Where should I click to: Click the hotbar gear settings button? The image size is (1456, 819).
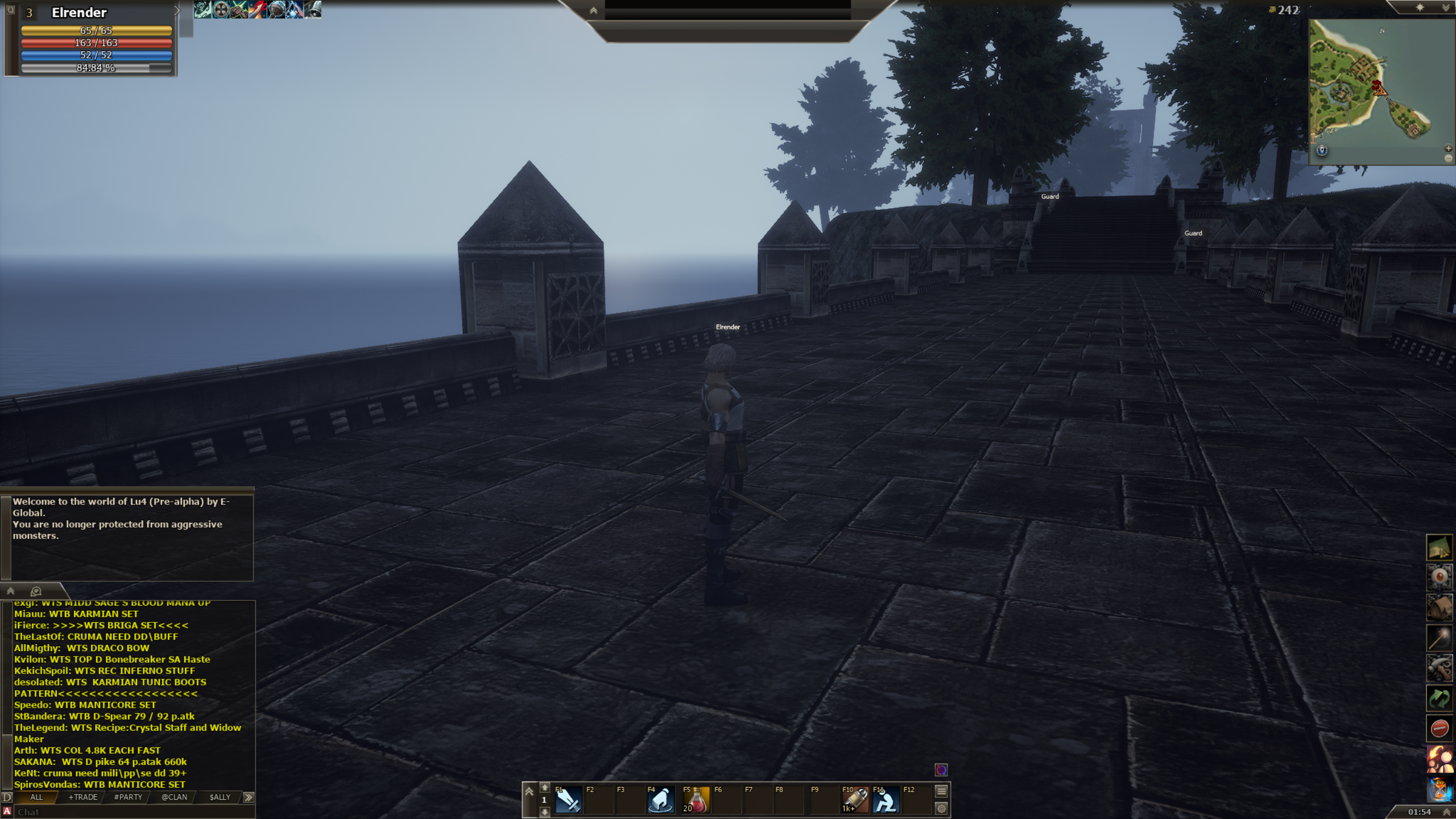[x=941, y=808]
